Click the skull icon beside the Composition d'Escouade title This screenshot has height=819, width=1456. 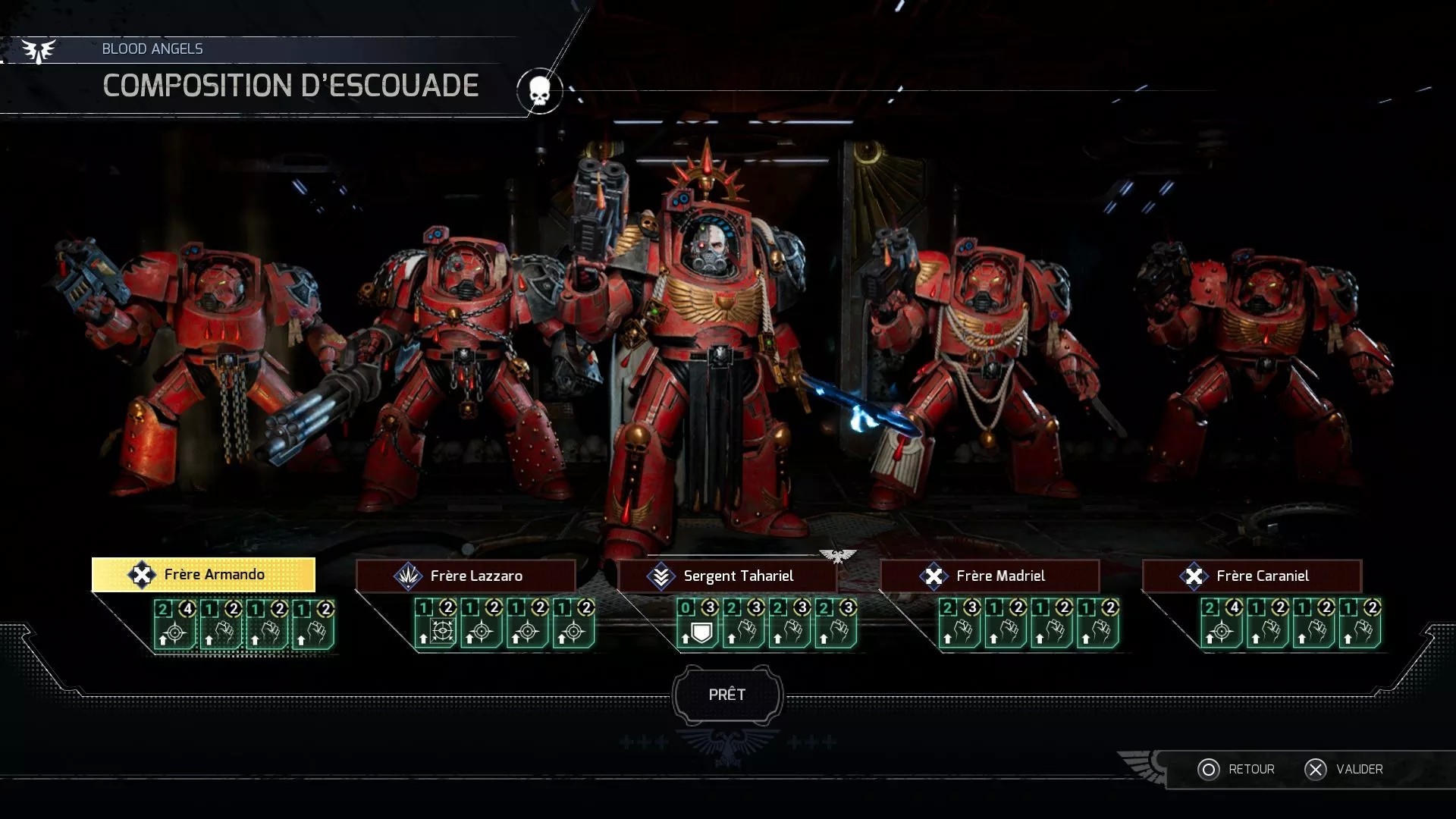pyautogui.click(x=539, y=90)
